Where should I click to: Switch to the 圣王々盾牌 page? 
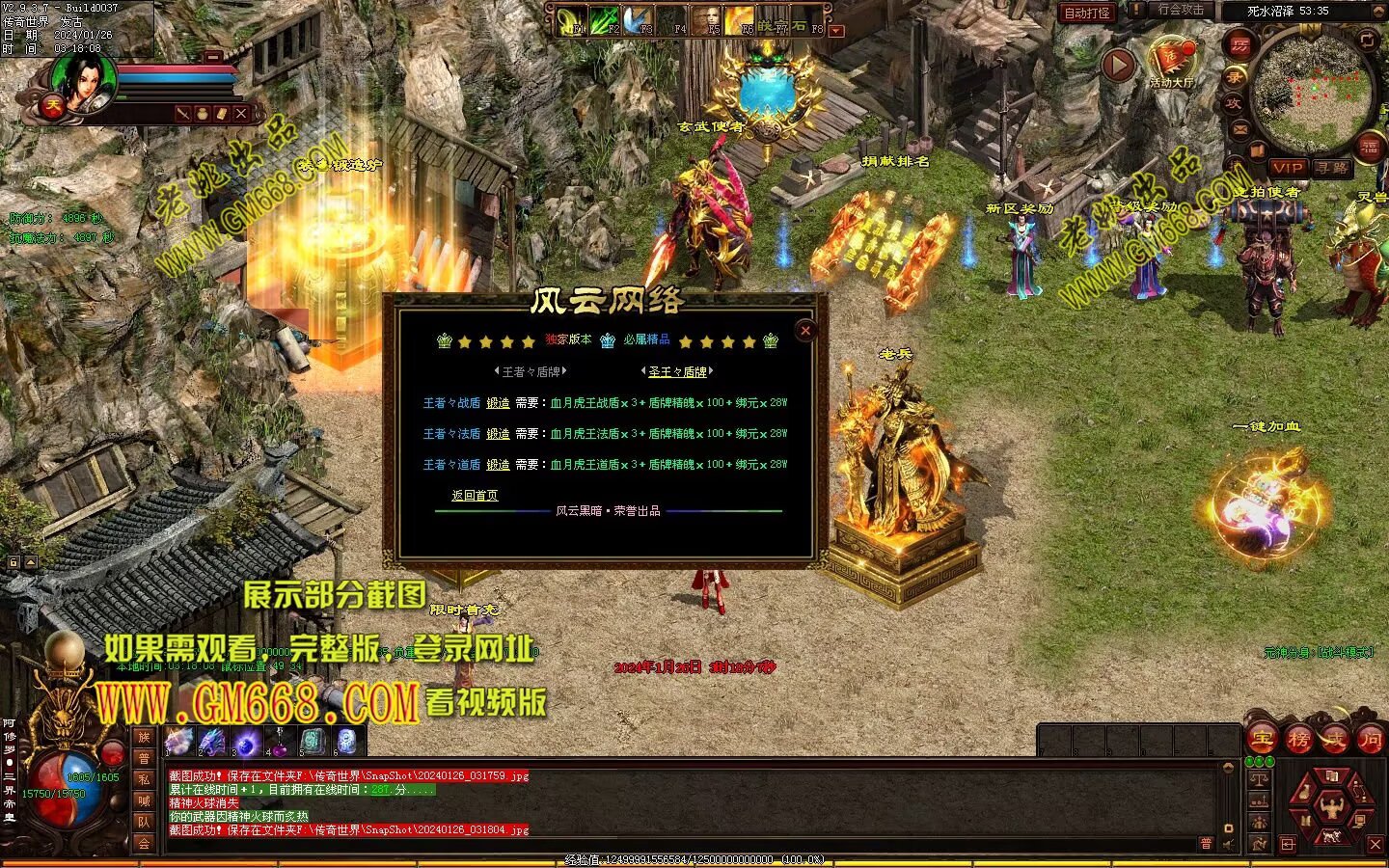[x=677, y=371]
